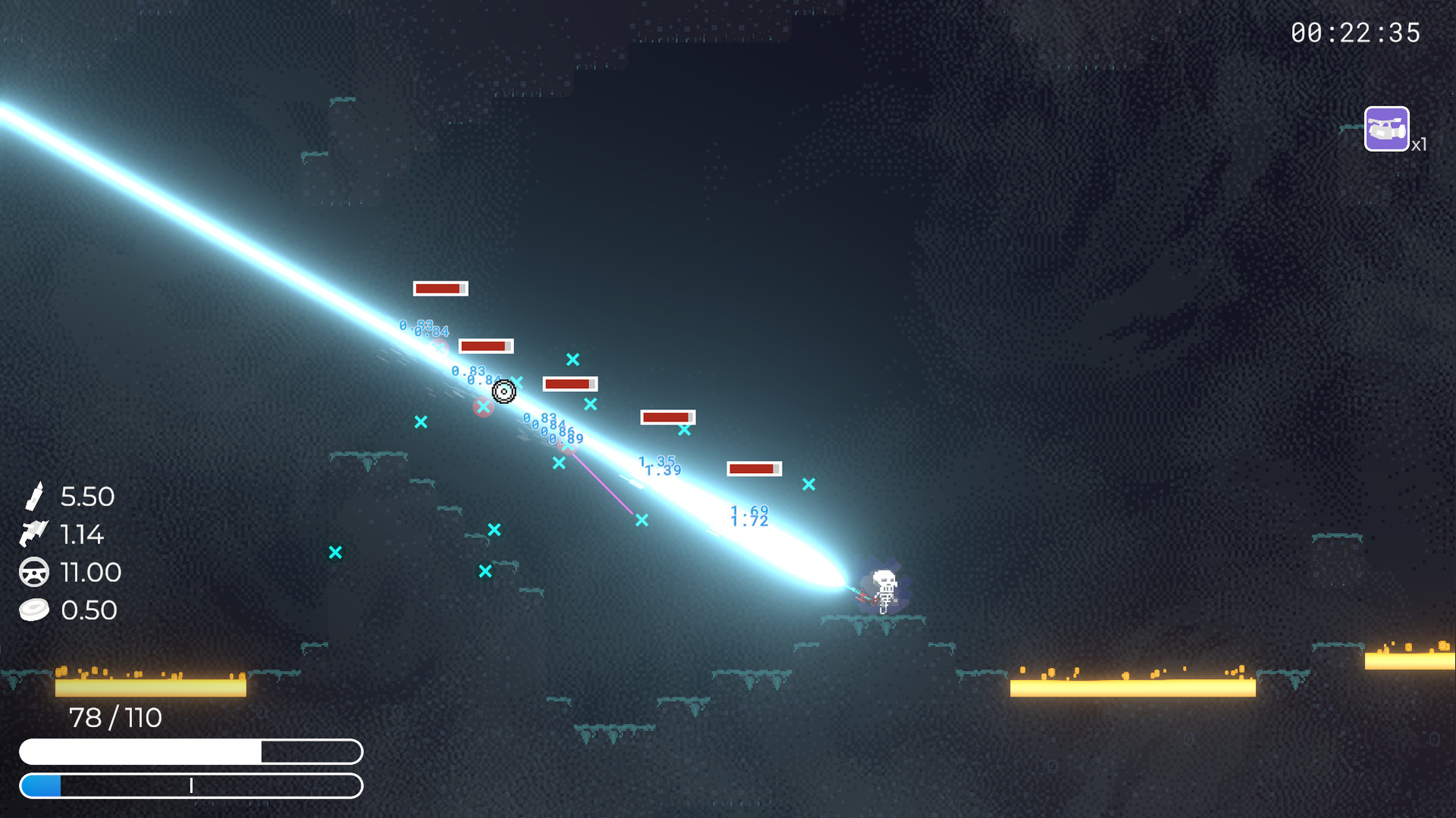Click the match timer showing 00:22:35
This screenshot has height=818, width=1456.
[1357, 33]
